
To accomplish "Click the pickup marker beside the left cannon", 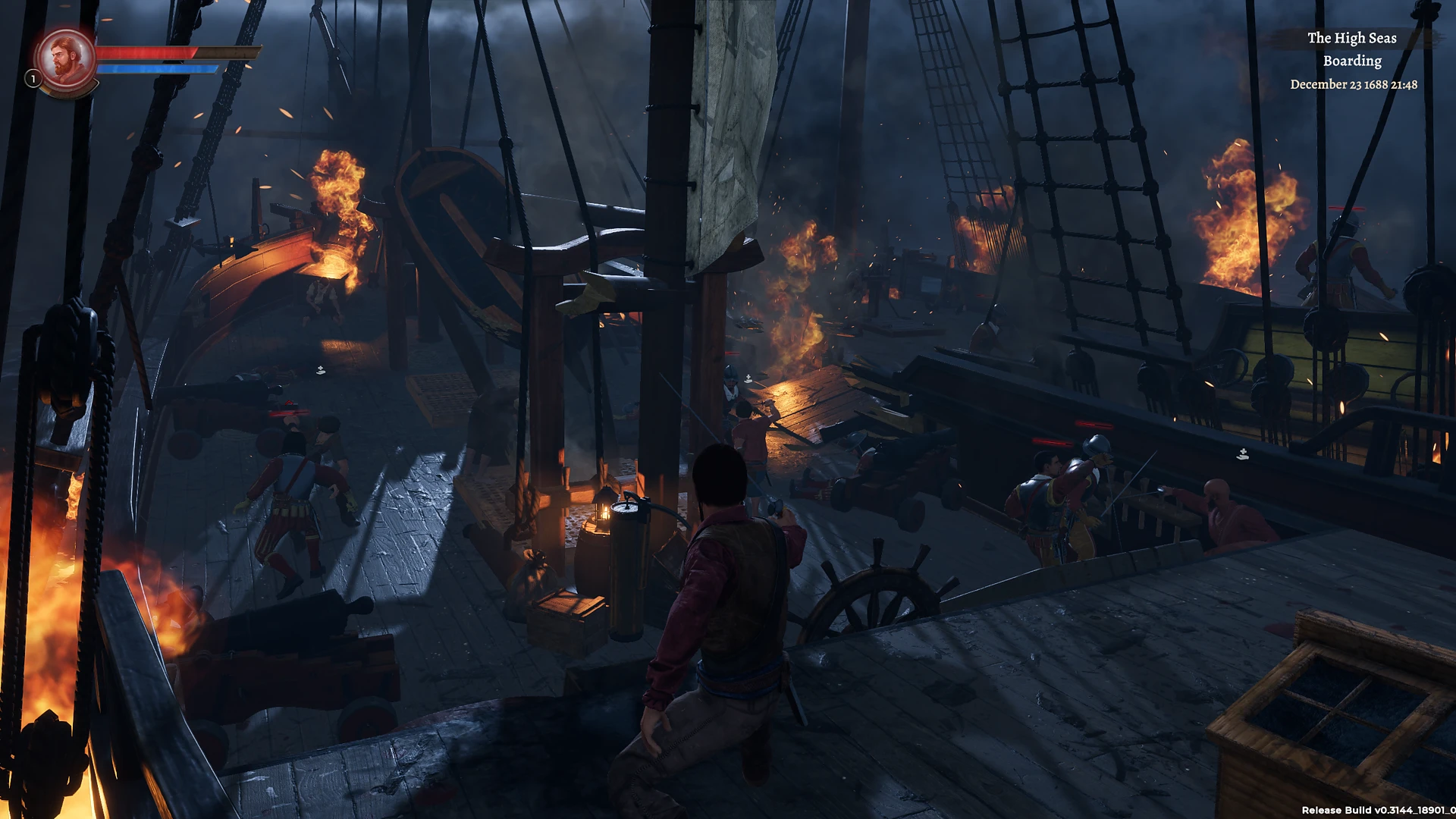I will tap(320, 369).
